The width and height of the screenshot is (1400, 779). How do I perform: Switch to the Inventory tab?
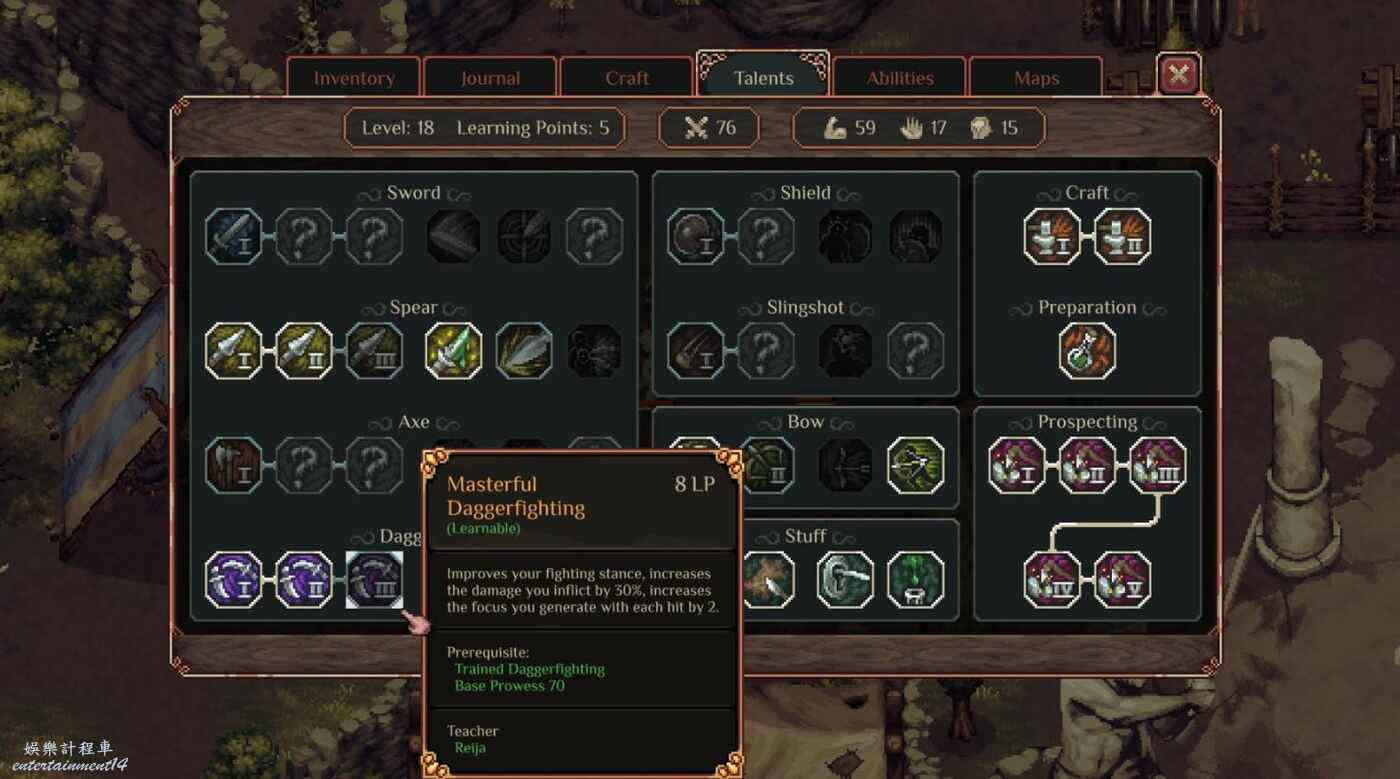(354, 78)
